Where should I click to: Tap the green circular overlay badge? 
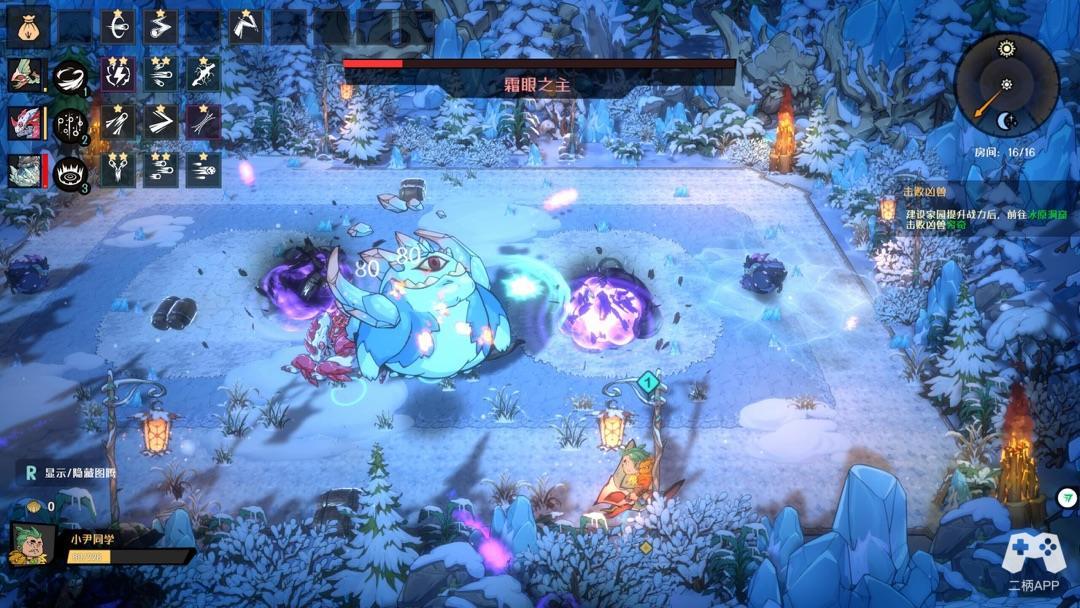point(1067,498)
